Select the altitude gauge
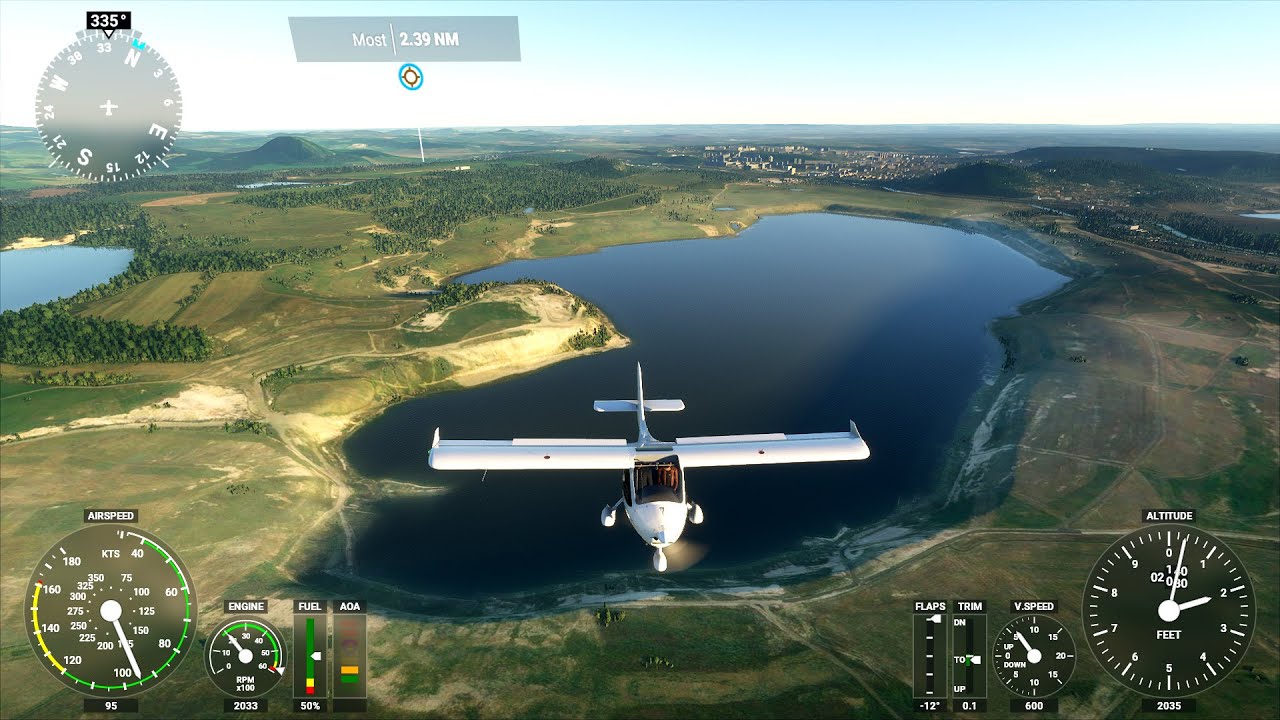 pos(1168,611)
